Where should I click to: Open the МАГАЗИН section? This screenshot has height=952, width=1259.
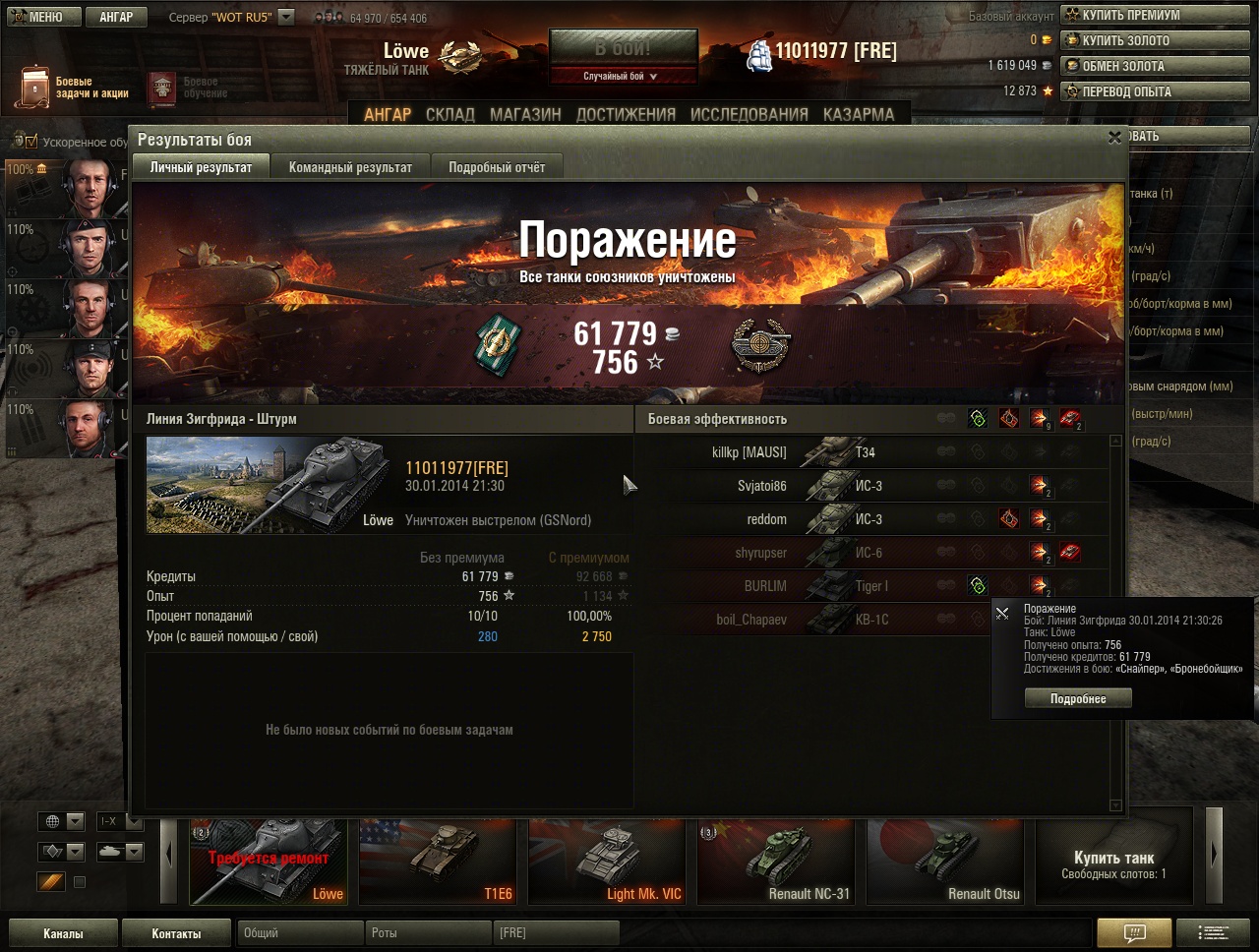click(525, 114)
